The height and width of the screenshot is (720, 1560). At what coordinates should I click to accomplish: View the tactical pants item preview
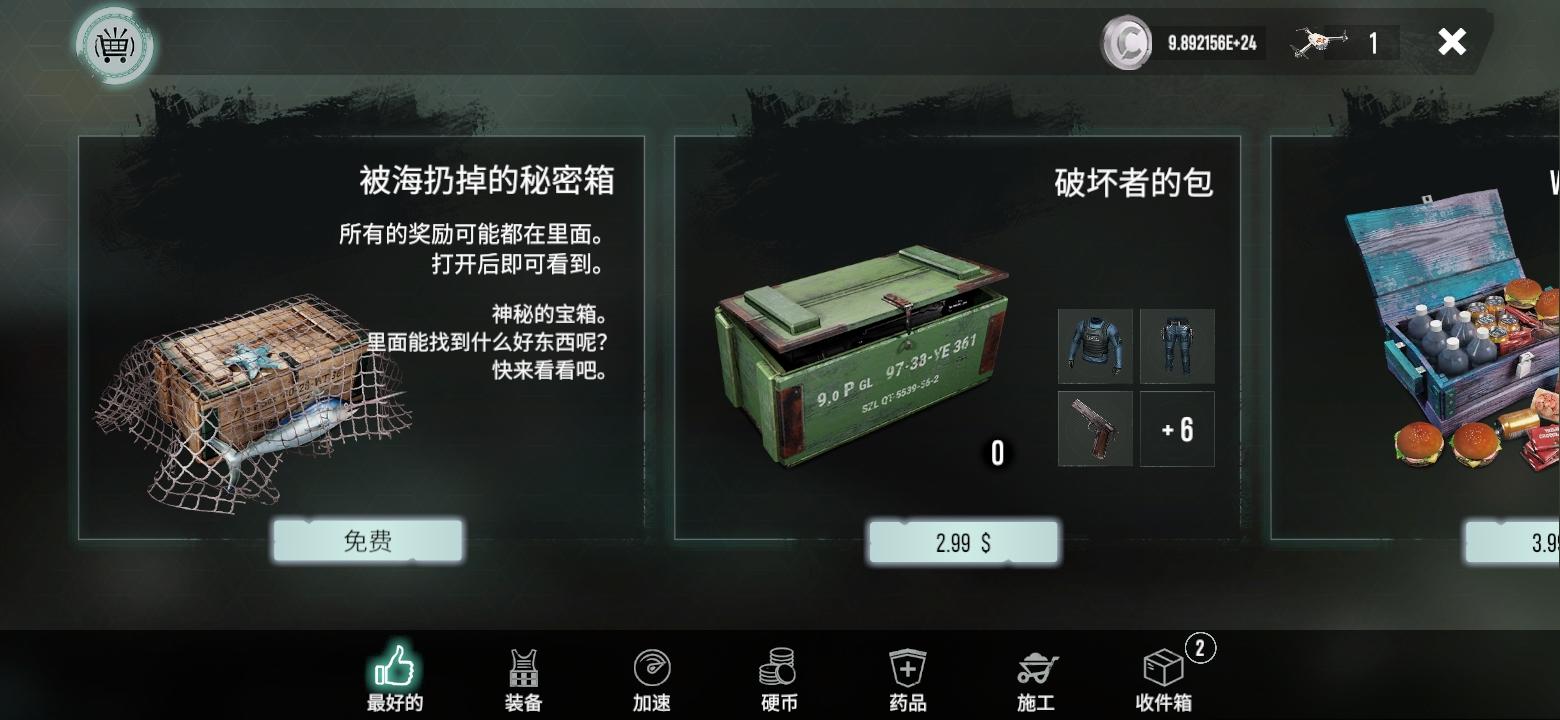(x=1176, y=347)
